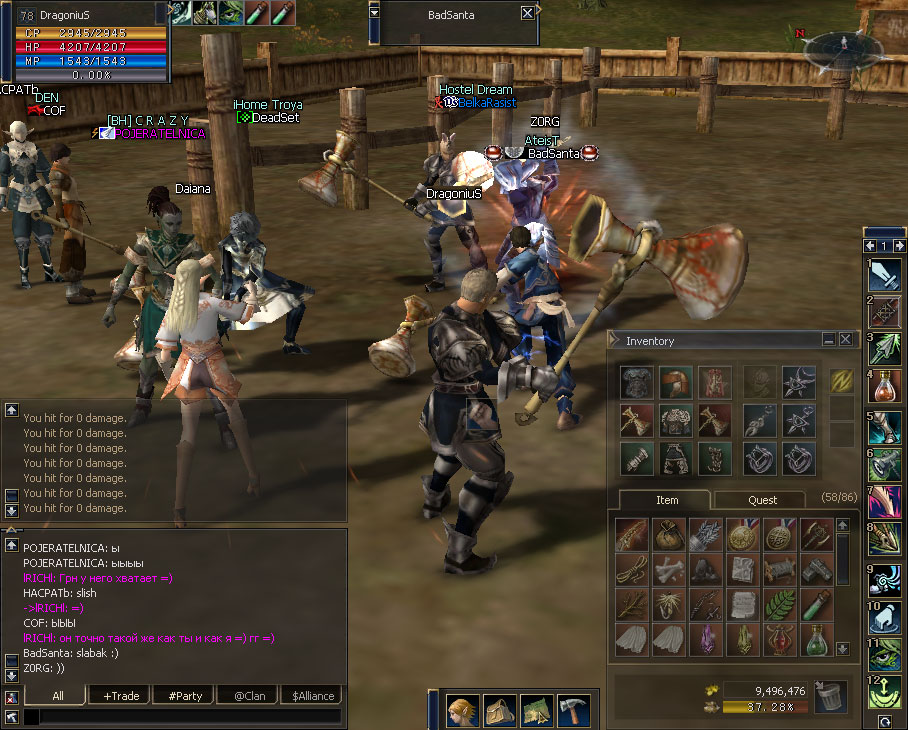
Task: Close the Inventory window
Action: (x=846, y=340)
